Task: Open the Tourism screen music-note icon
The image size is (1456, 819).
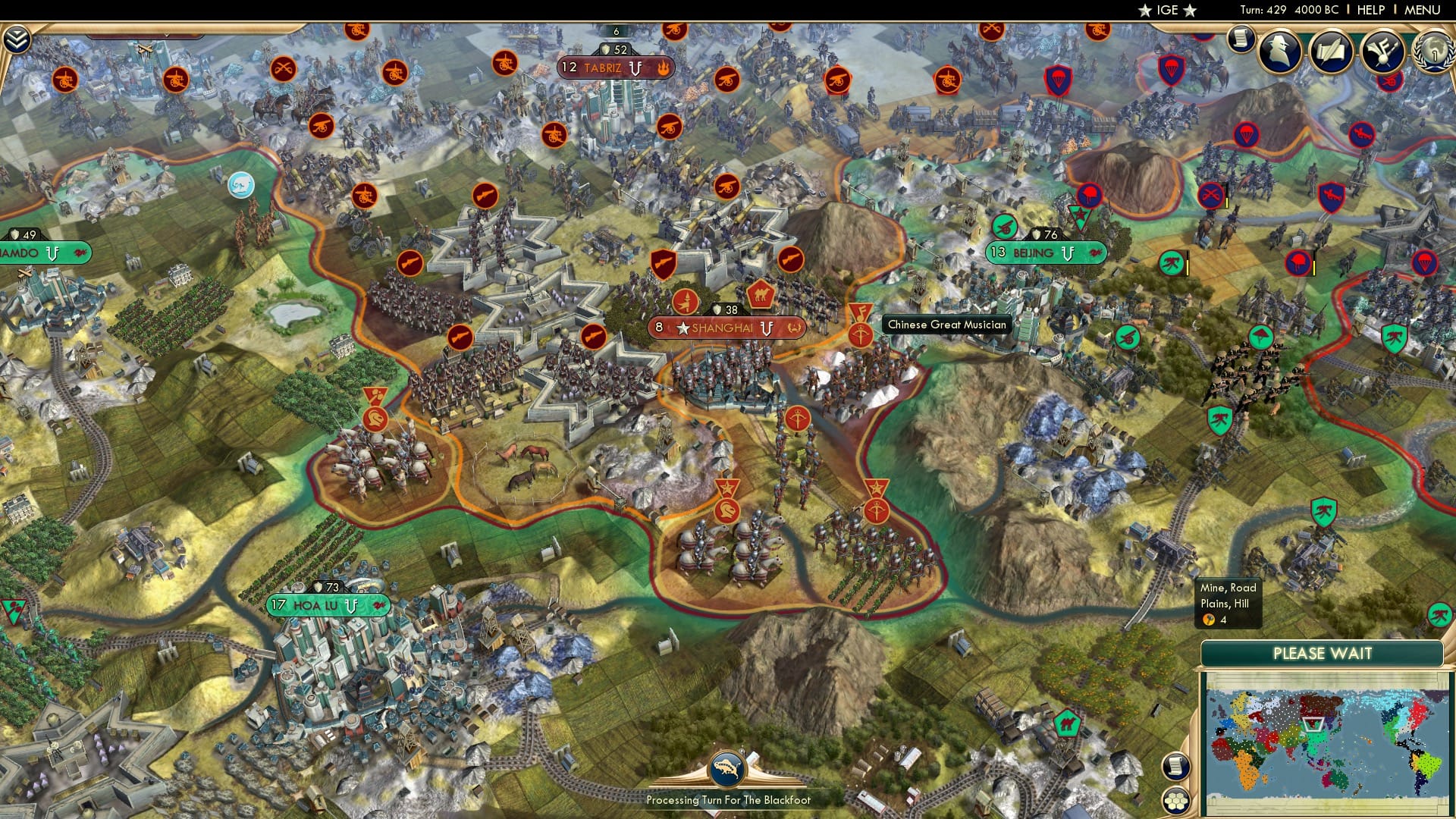Action: (x=1382, y=49)
